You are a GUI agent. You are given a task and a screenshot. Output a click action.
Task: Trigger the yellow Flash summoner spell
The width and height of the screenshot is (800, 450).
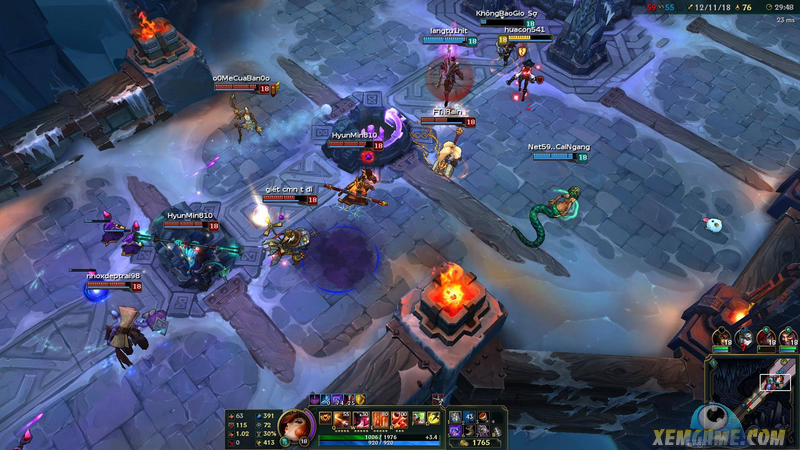[435, 417]
